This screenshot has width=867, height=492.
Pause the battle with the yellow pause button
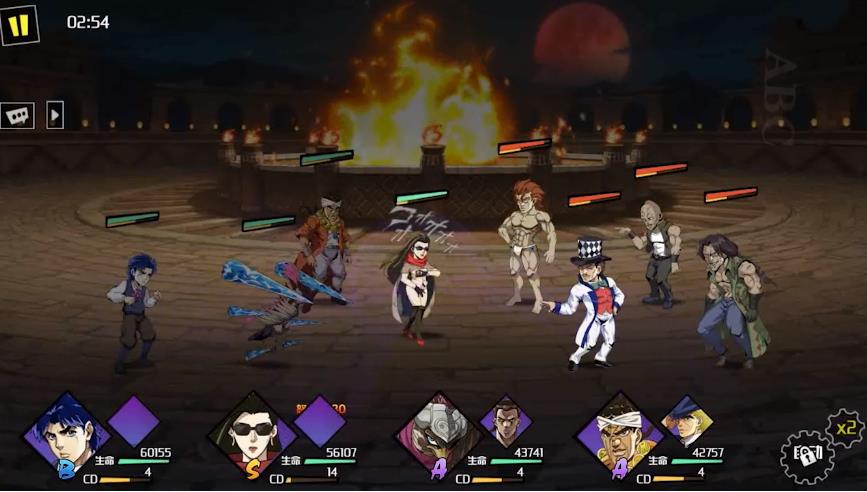[19, 25]
